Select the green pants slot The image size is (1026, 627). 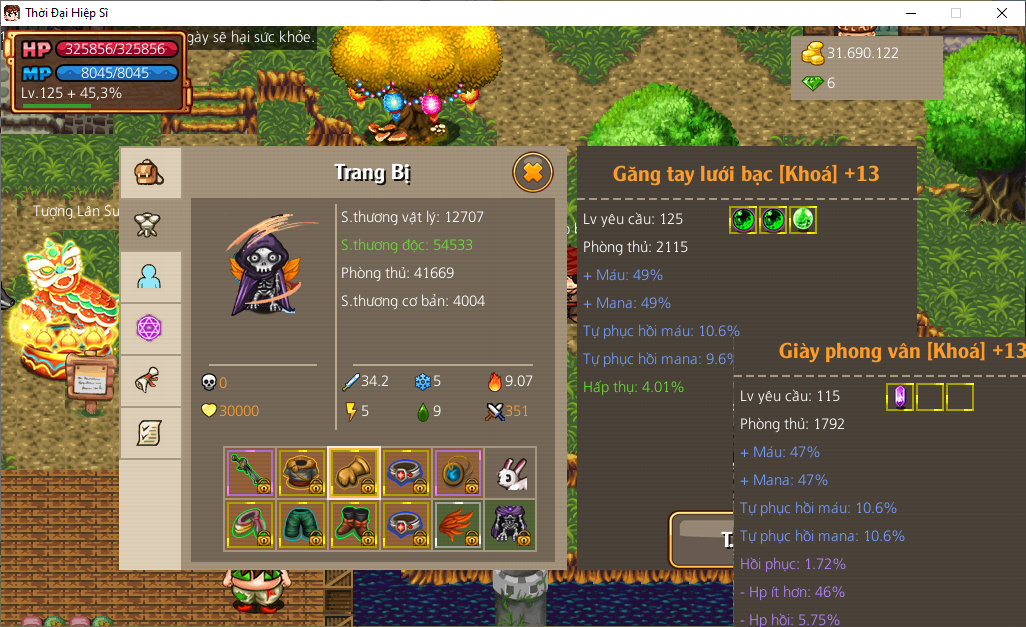point(302,525)
